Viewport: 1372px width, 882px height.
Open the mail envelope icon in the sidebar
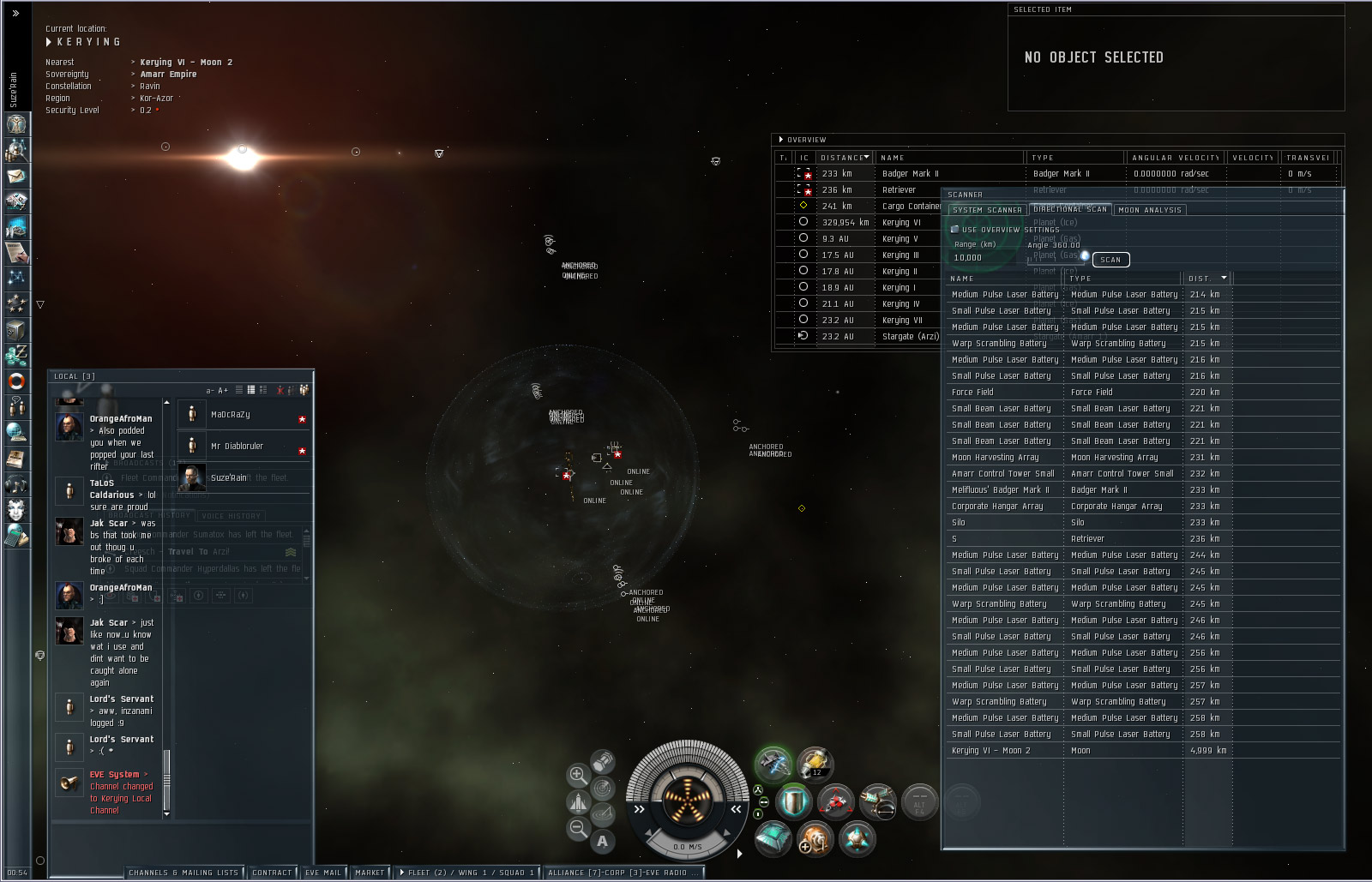(x=16, y=176)
